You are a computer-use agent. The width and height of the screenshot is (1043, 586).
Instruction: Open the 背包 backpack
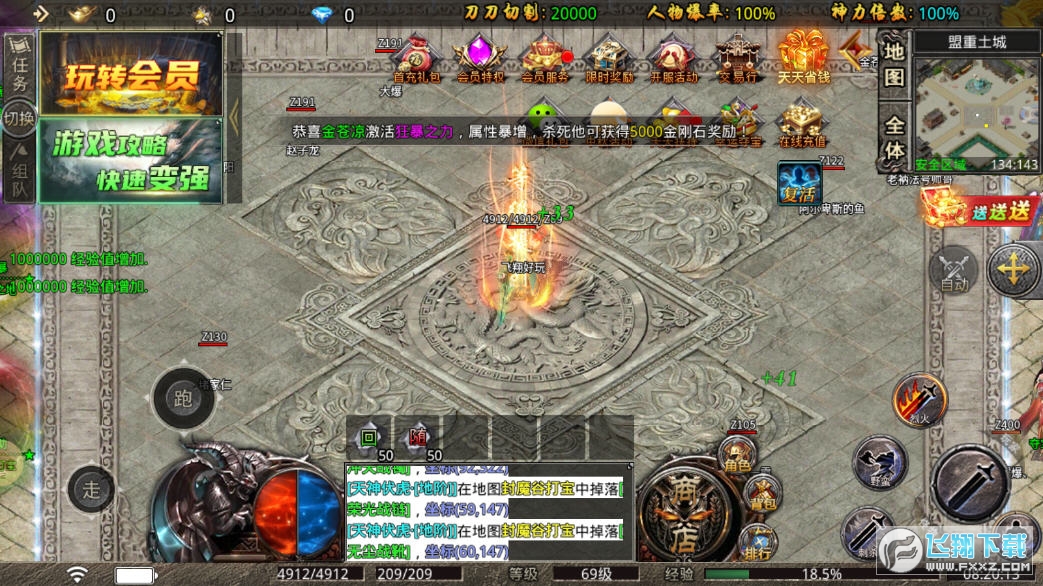point(764,493)
